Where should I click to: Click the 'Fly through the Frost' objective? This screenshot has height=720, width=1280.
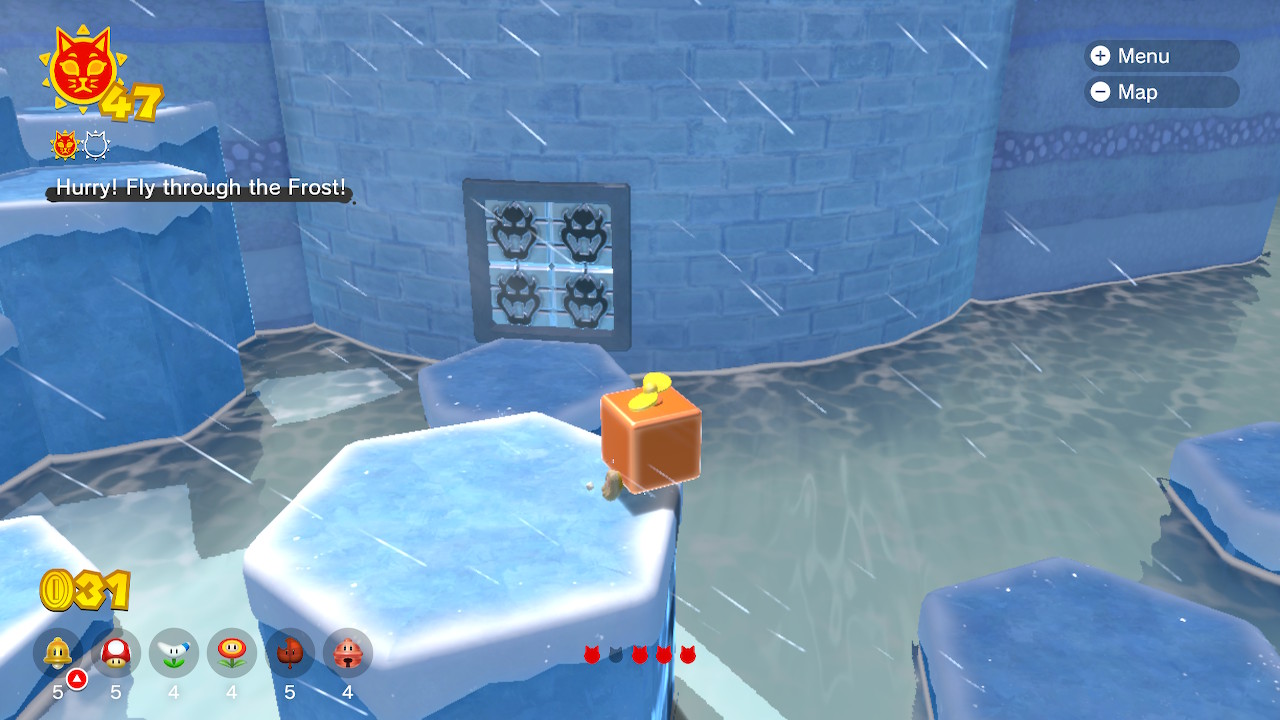[200, 187]
